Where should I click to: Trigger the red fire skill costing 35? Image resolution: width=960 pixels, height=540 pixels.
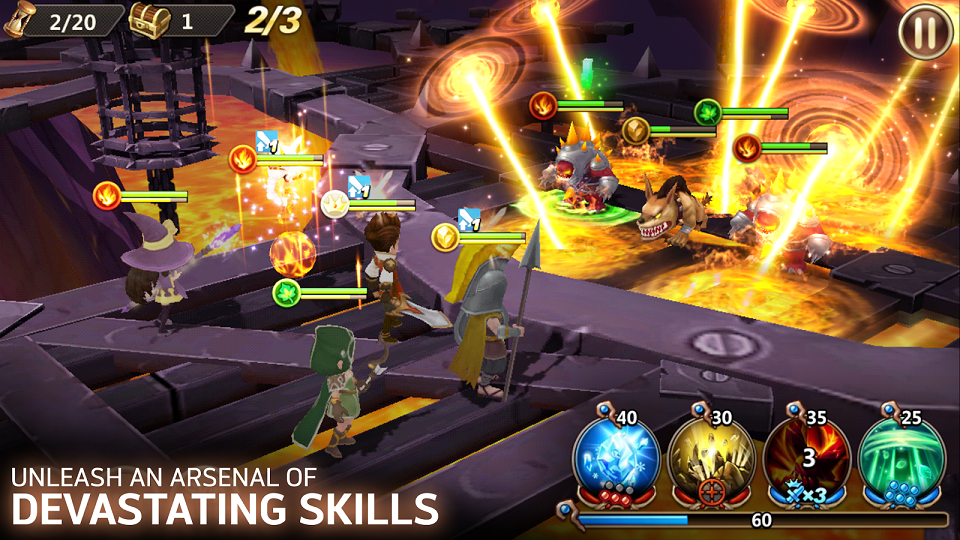(x=807, y=457)
